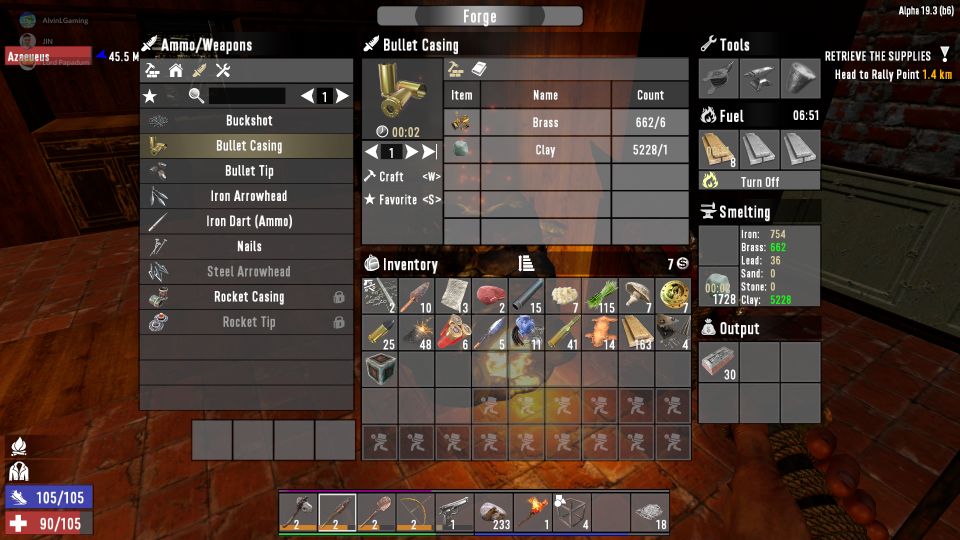
Task: Select the wood fuel stack
Action: pos(719,149)
